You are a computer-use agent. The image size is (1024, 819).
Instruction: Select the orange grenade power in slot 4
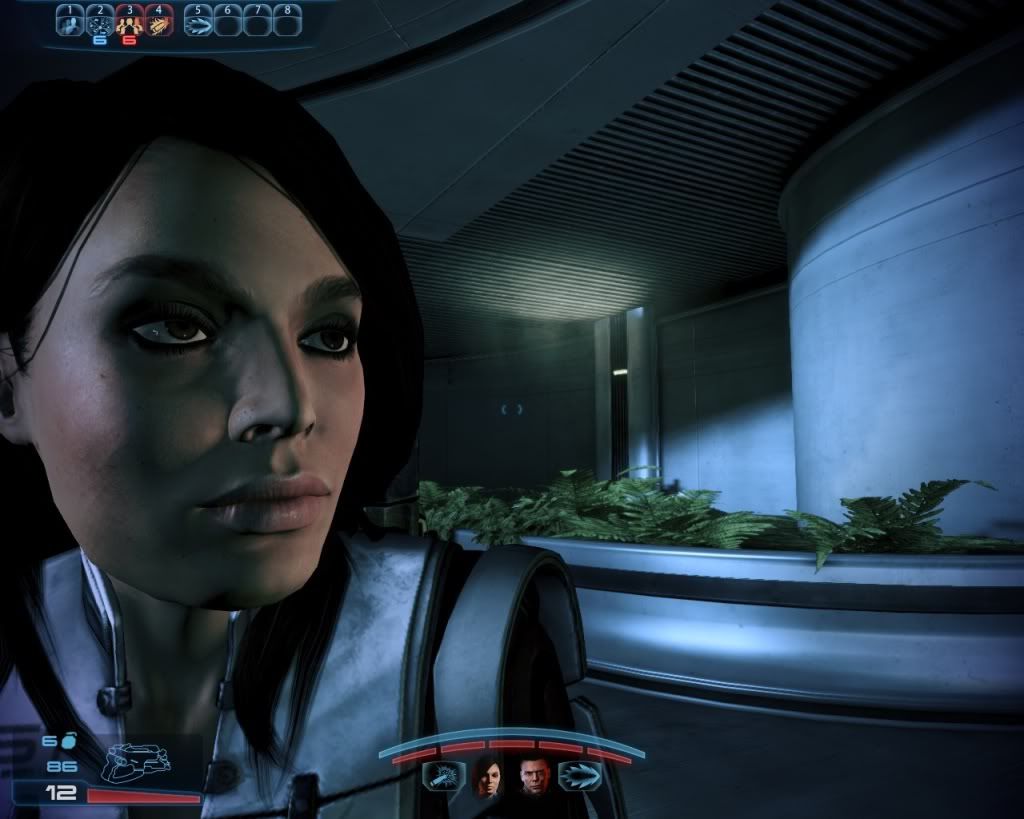pyautogui.click(x=159, y=20)
